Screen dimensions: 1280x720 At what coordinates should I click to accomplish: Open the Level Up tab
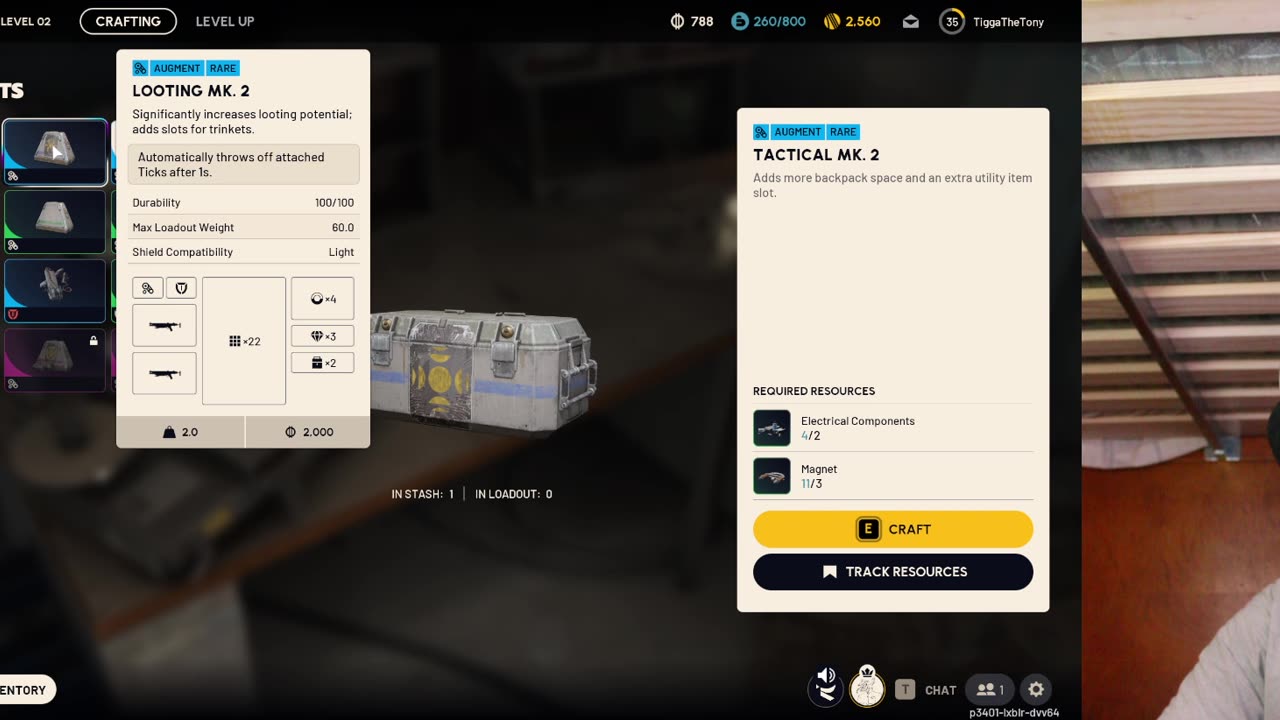[x=225, y=21]
